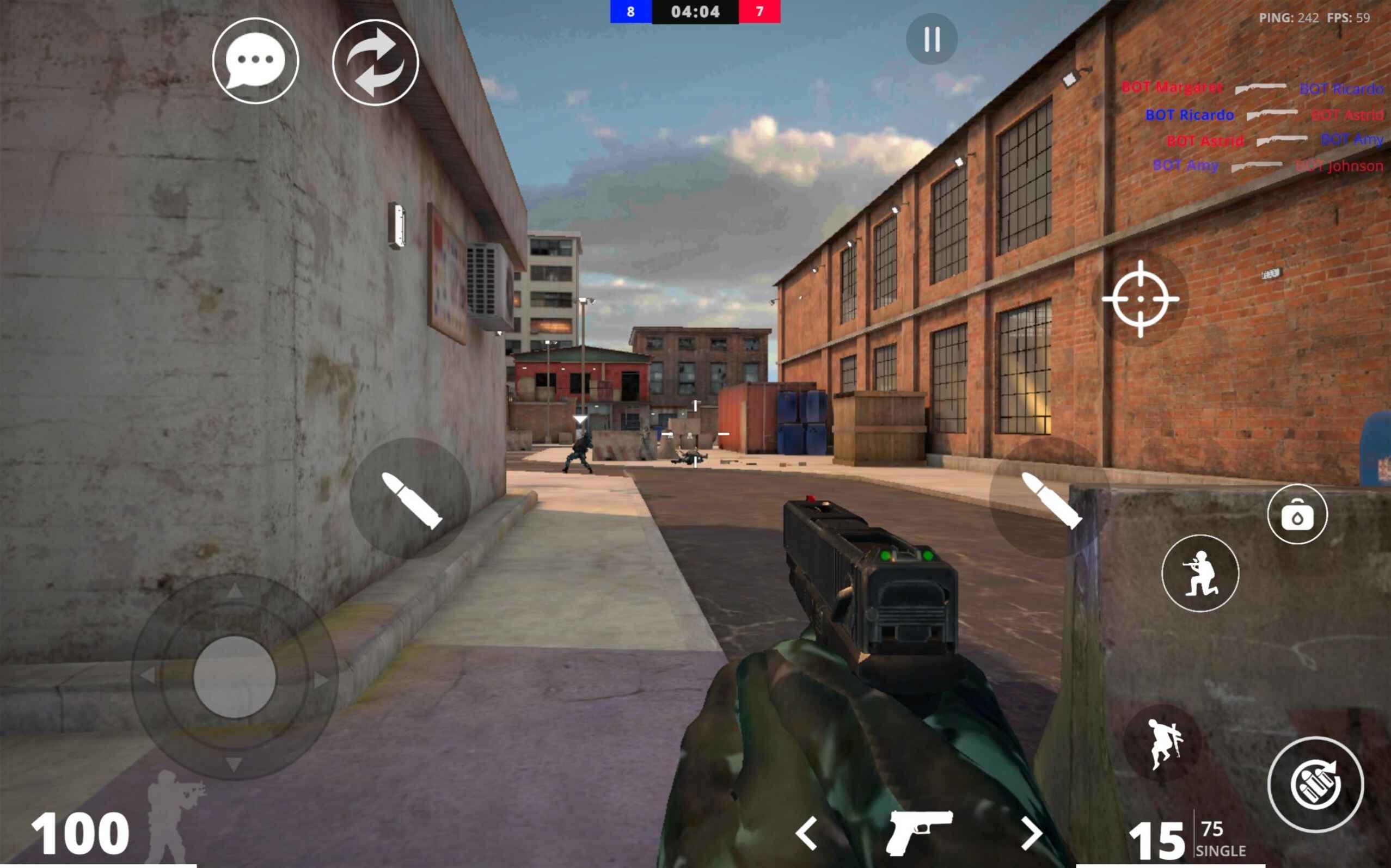The image size is (1391, 868).
Task: Tap the circular swap arrows button
Action: tap(376, 63)
